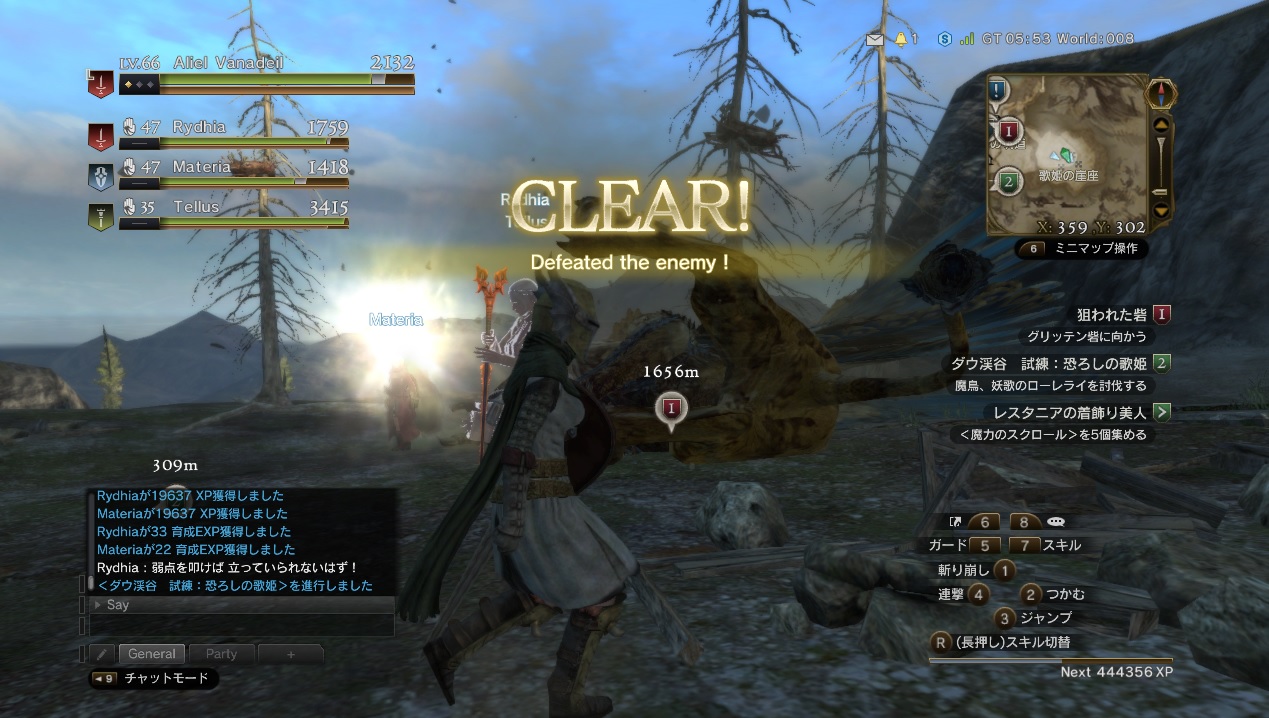
Task: Click the blue hexagon S icon
Action: point(944,39)
